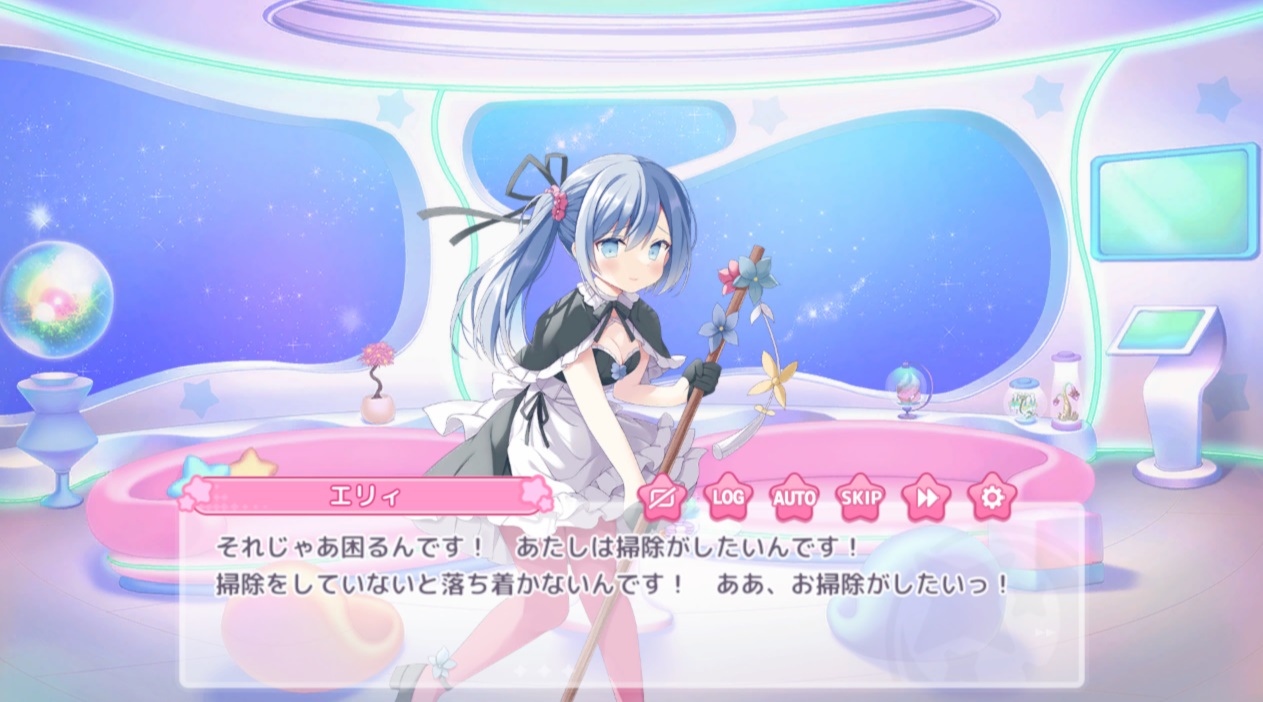Click the fast-forward double arrow button
This screenshot has width=1263, height=702.
coord(926,497)
